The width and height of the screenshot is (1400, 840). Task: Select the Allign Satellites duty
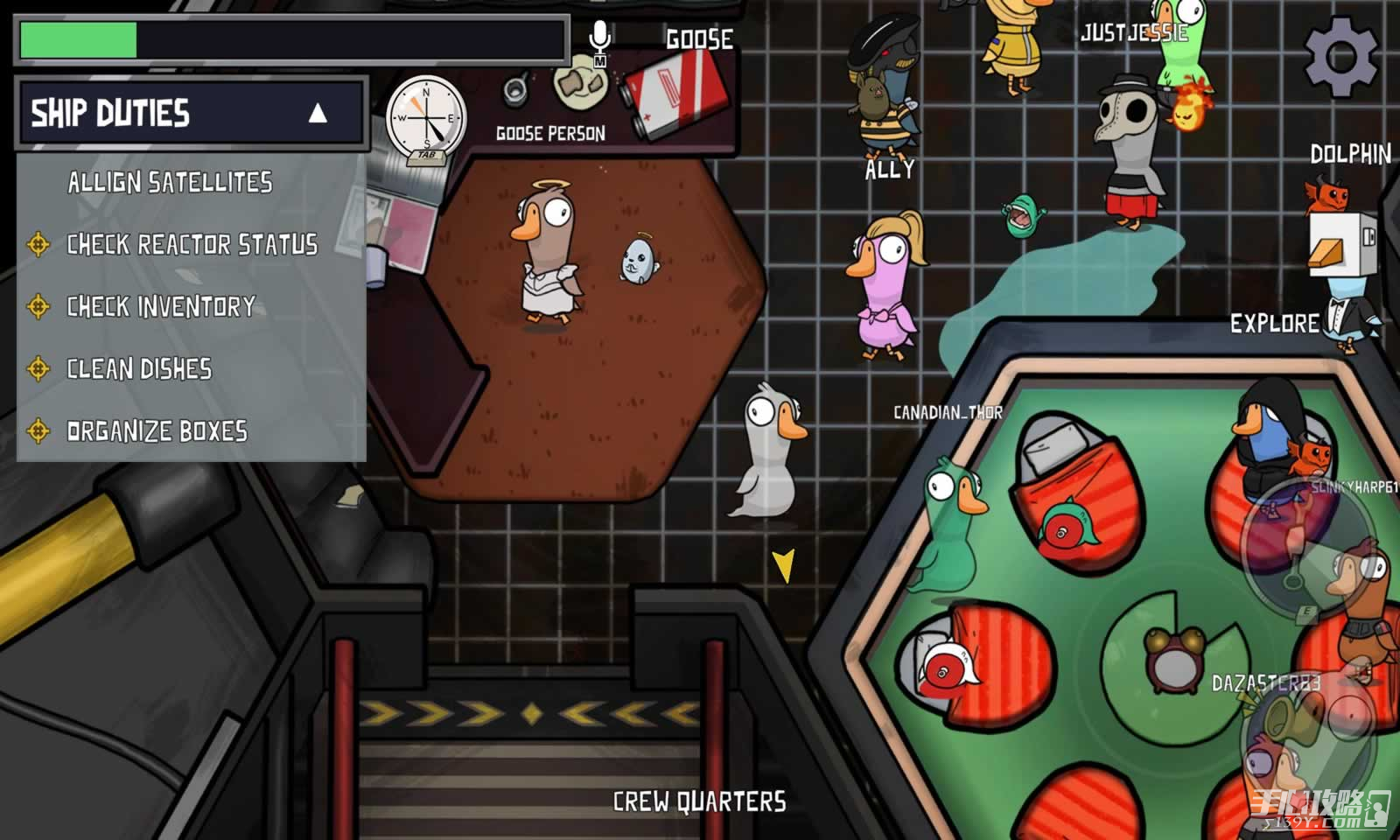(x=170, y=182)
